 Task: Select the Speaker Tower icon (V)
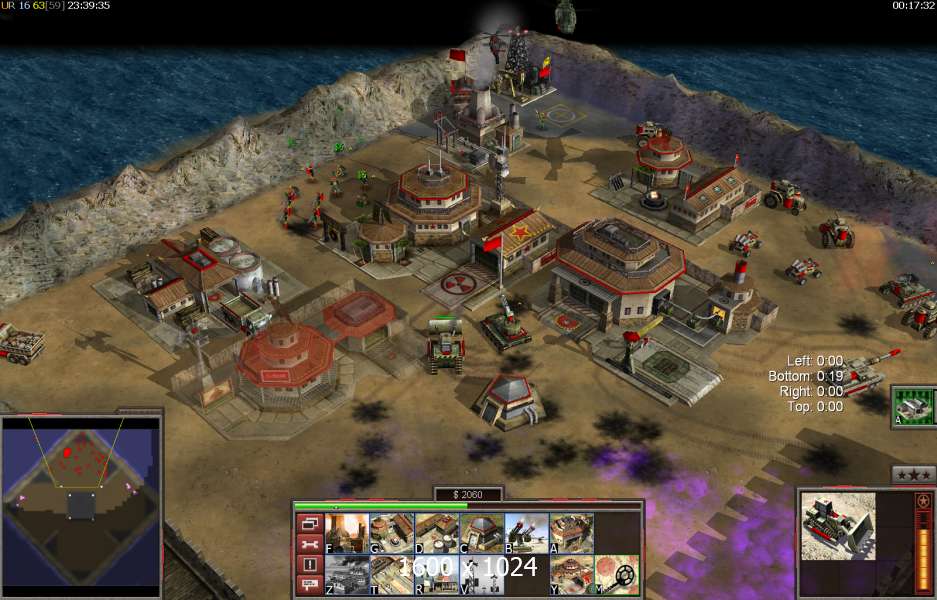pyautogui.click(x=481, y=575)
